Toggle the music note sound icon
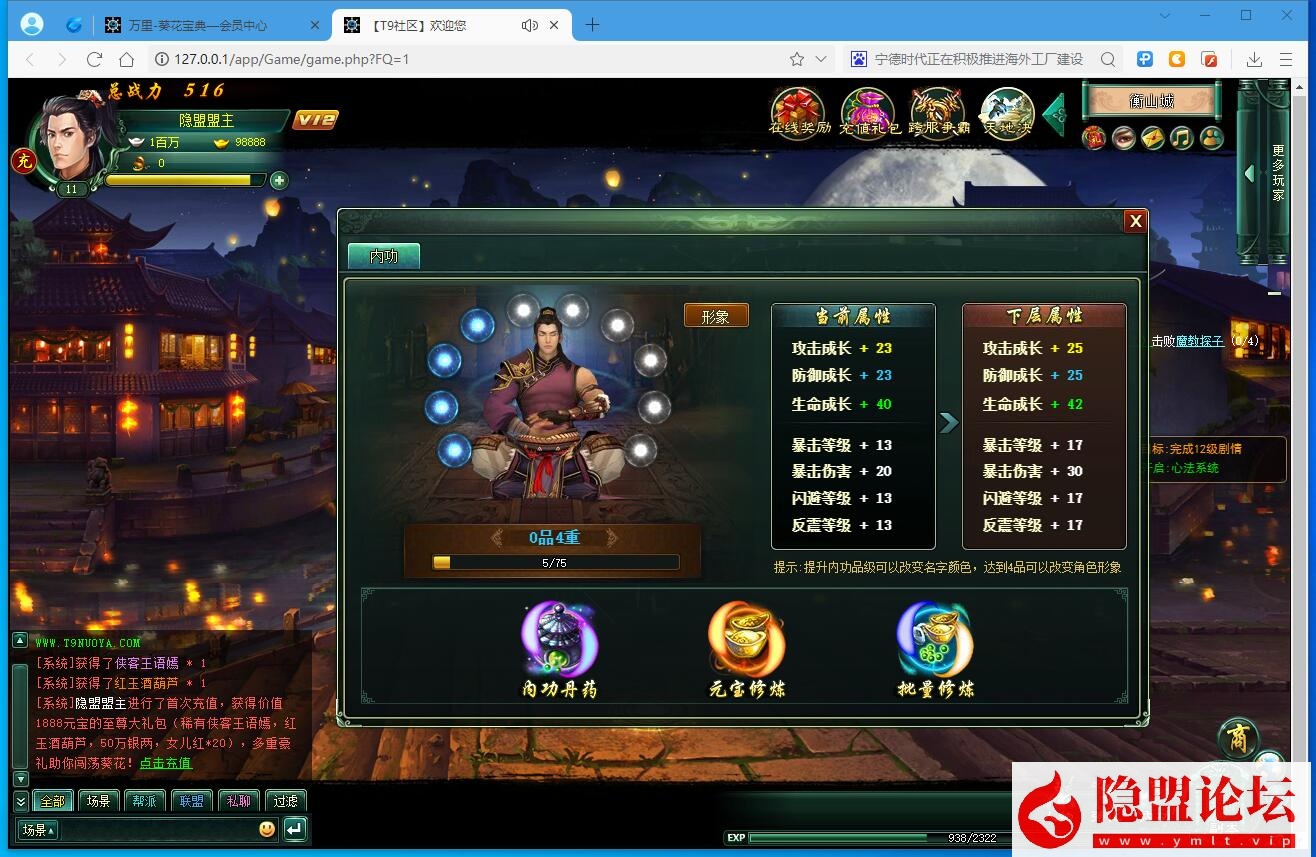The height and width of the screenshot is (857, 1316). (x=1181, y=138)
